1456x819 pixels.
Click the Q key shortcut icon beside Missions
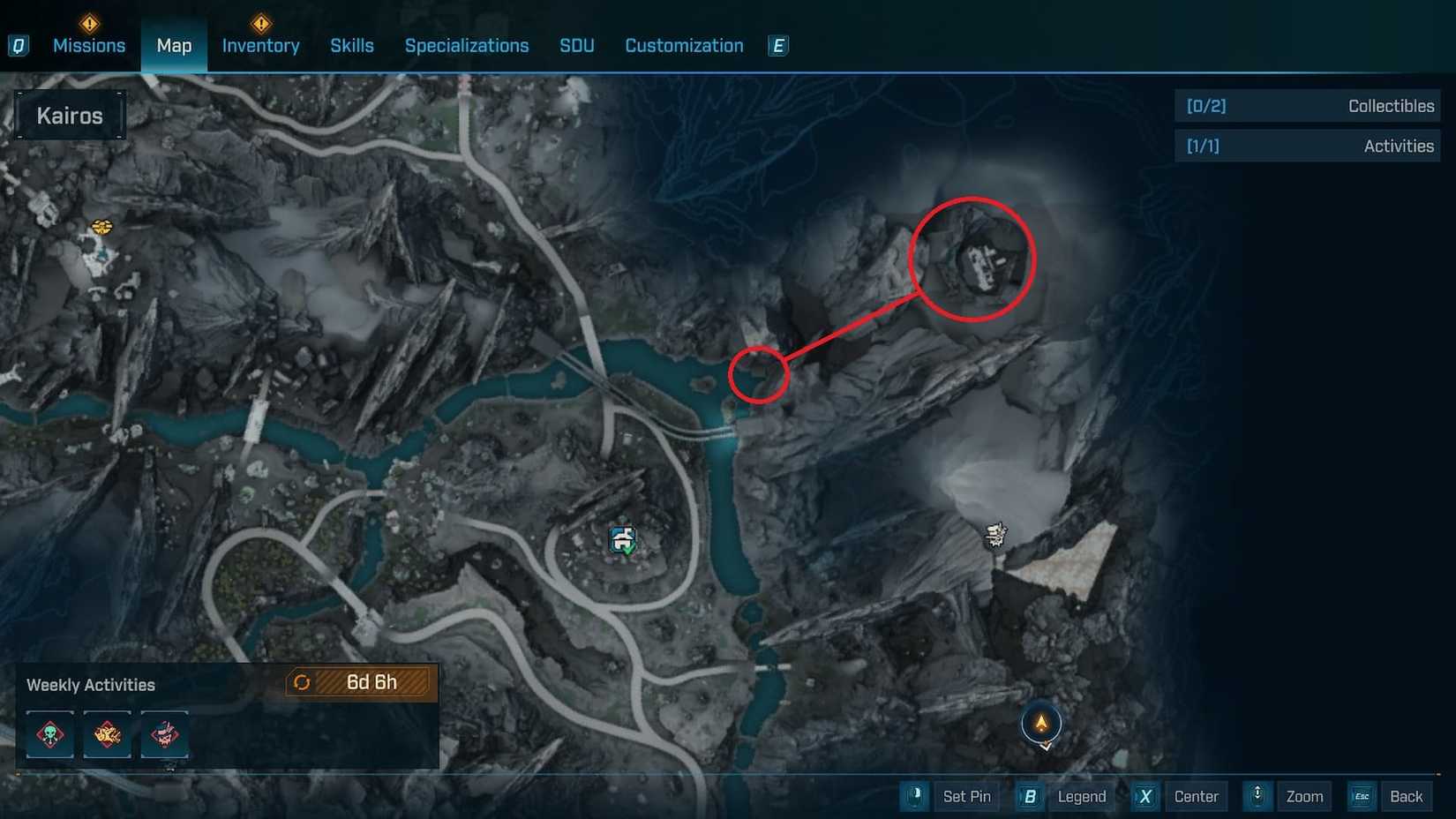19,46
